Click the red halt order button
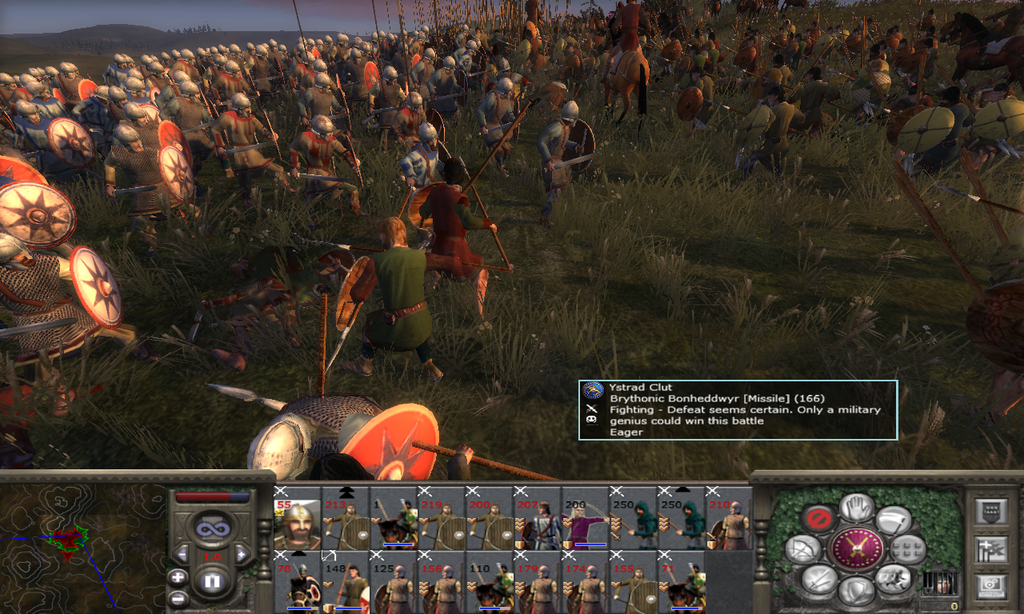This screenshot has width=1024, height=614. click(x=817, y=518)
